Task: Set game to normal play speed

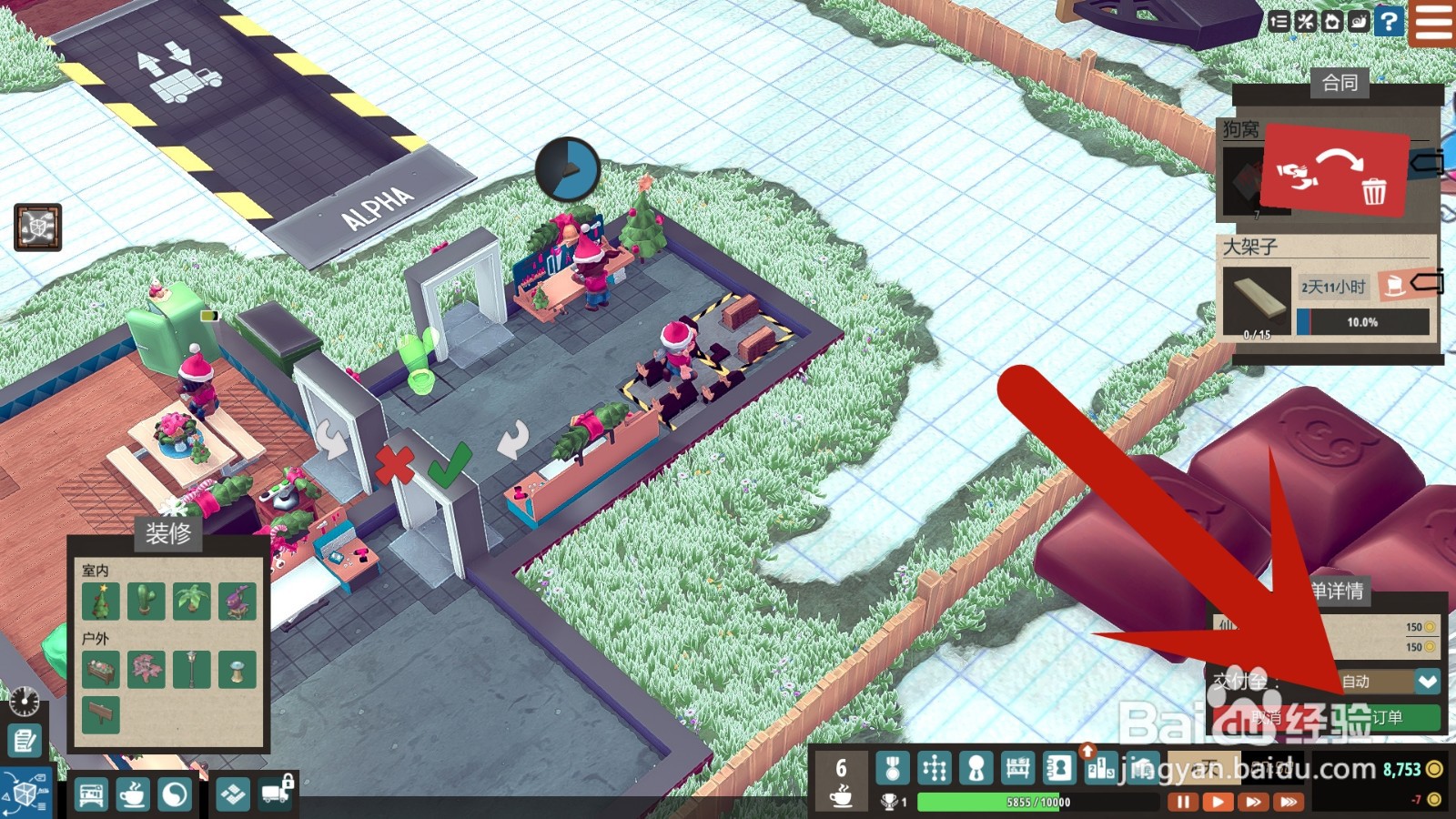Action: (1217, 802)
